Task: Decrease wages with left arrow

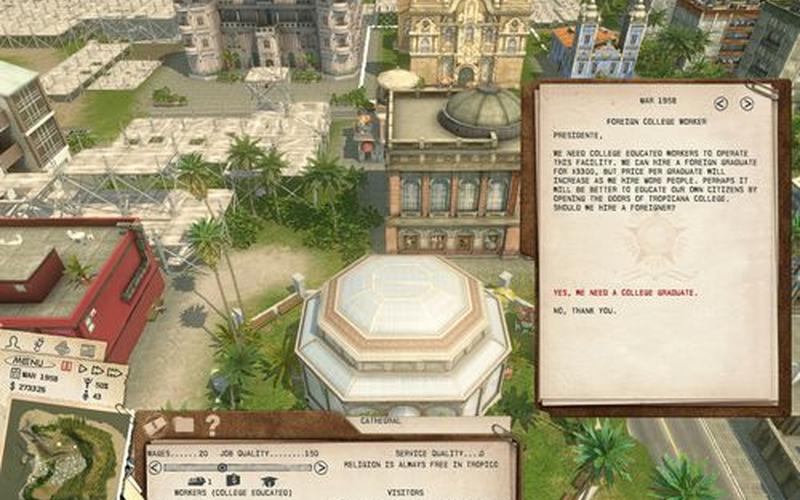Action: (x=154, y=467)
